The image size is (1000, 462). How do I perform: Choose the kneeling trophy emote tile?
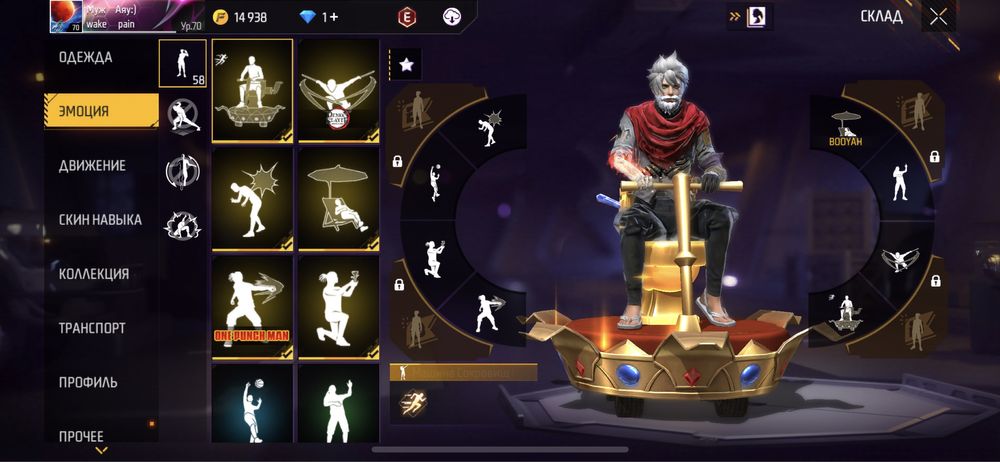click(x=338, y=306)
